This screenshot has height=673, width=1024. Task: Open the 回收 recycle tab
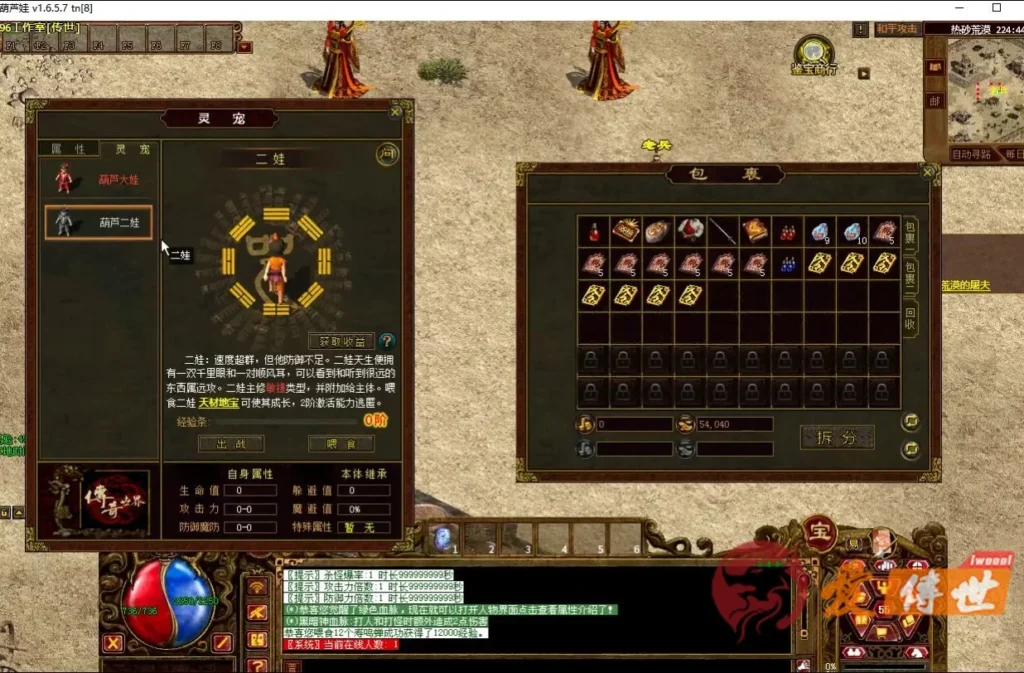(910, 321)
